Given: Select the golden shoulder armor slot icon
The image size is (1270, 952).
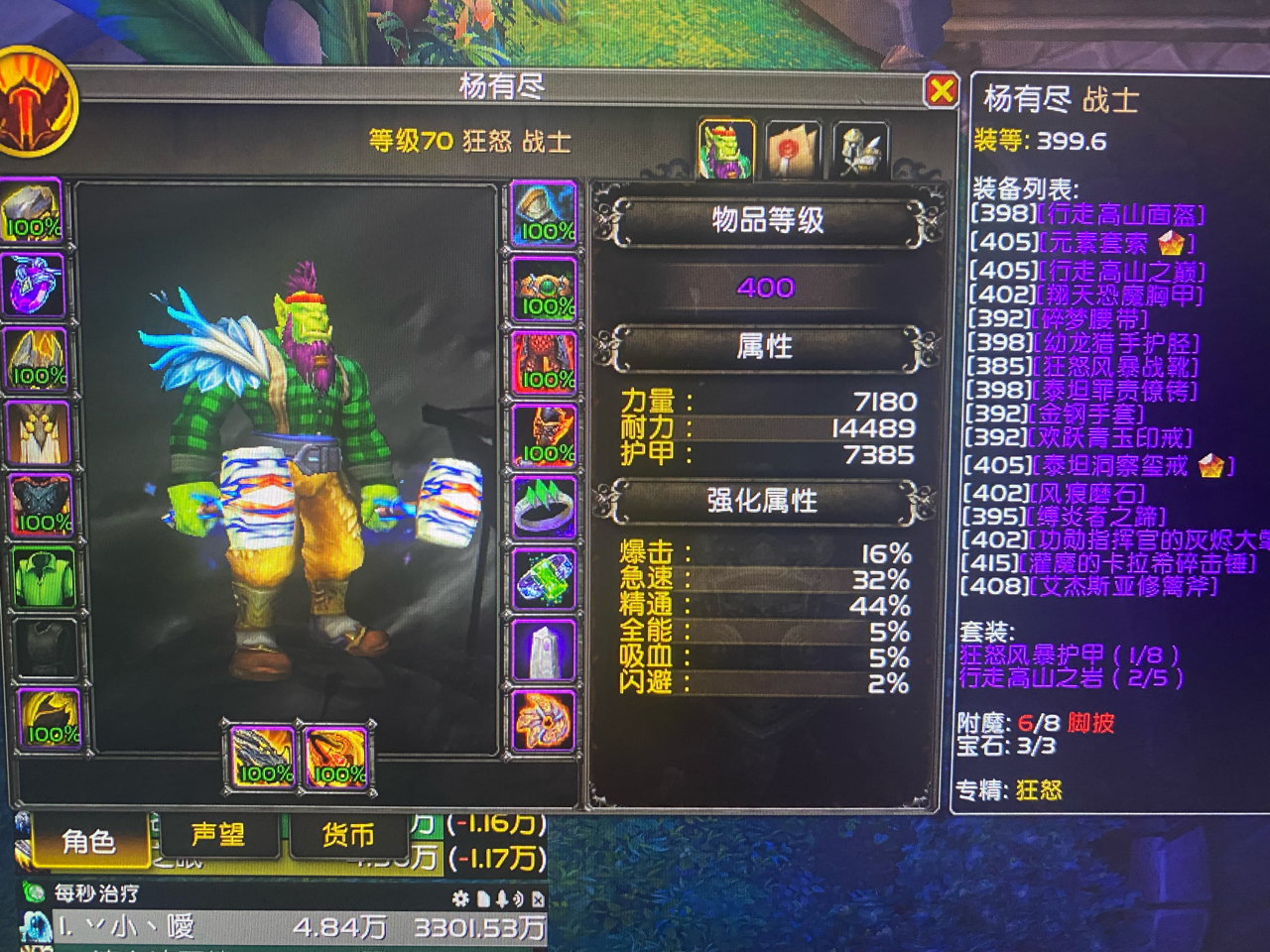Looking at the screenshot, I should [x=33, y=362].
